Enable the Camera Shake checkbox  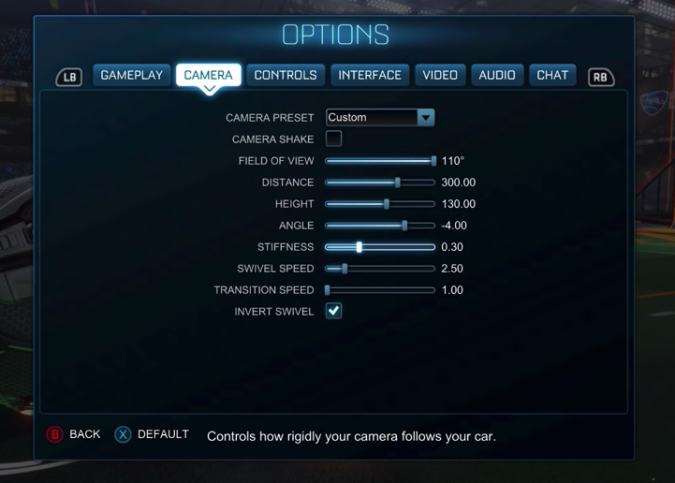pyautogui.click(x=334, y=139)
